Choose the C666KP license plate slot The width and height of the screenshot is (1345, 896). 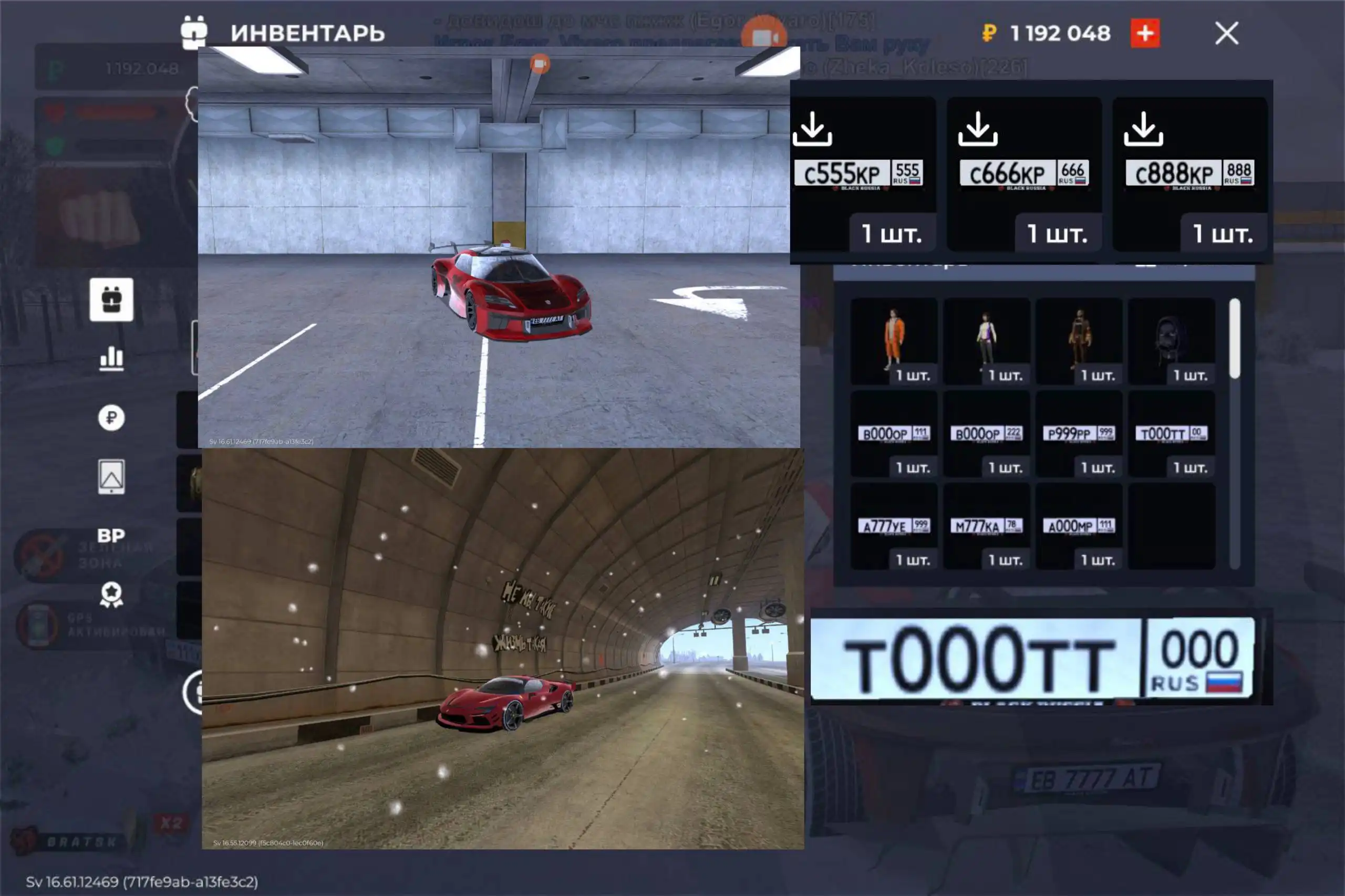[1025, 174]
